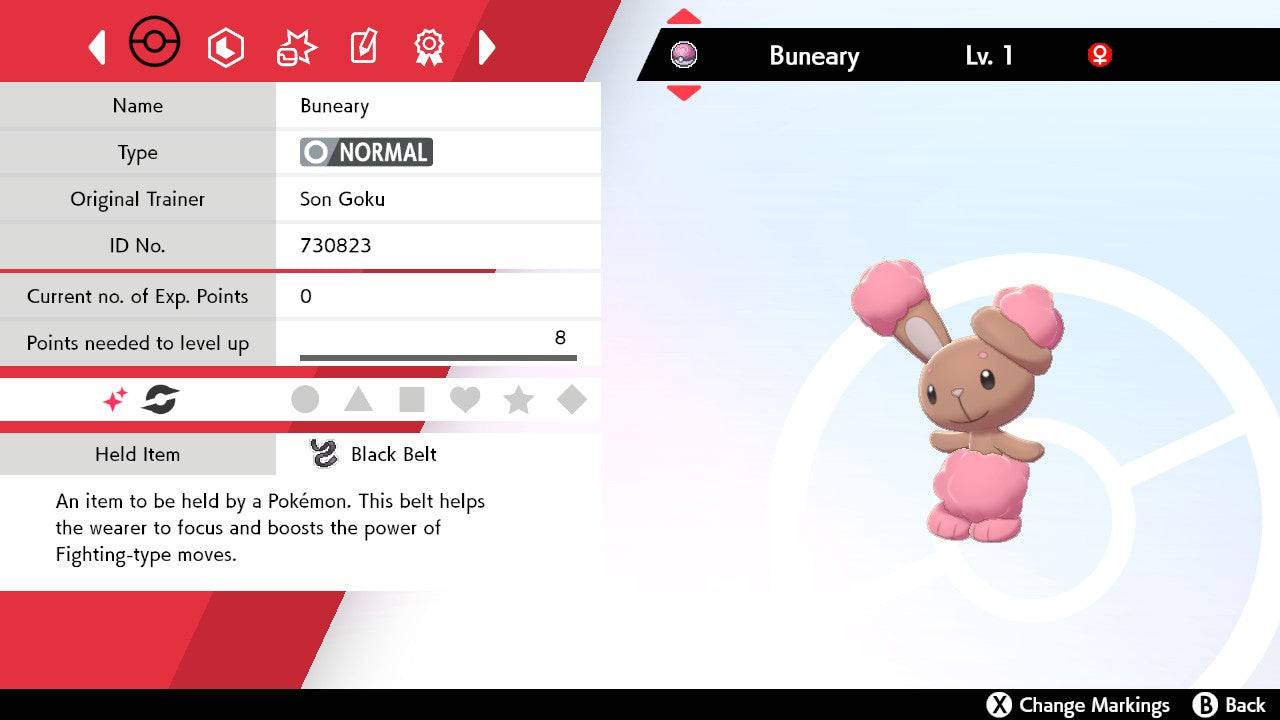Open the battle moves tab
The image size is (1280, 720).
(x=296, y=47)
